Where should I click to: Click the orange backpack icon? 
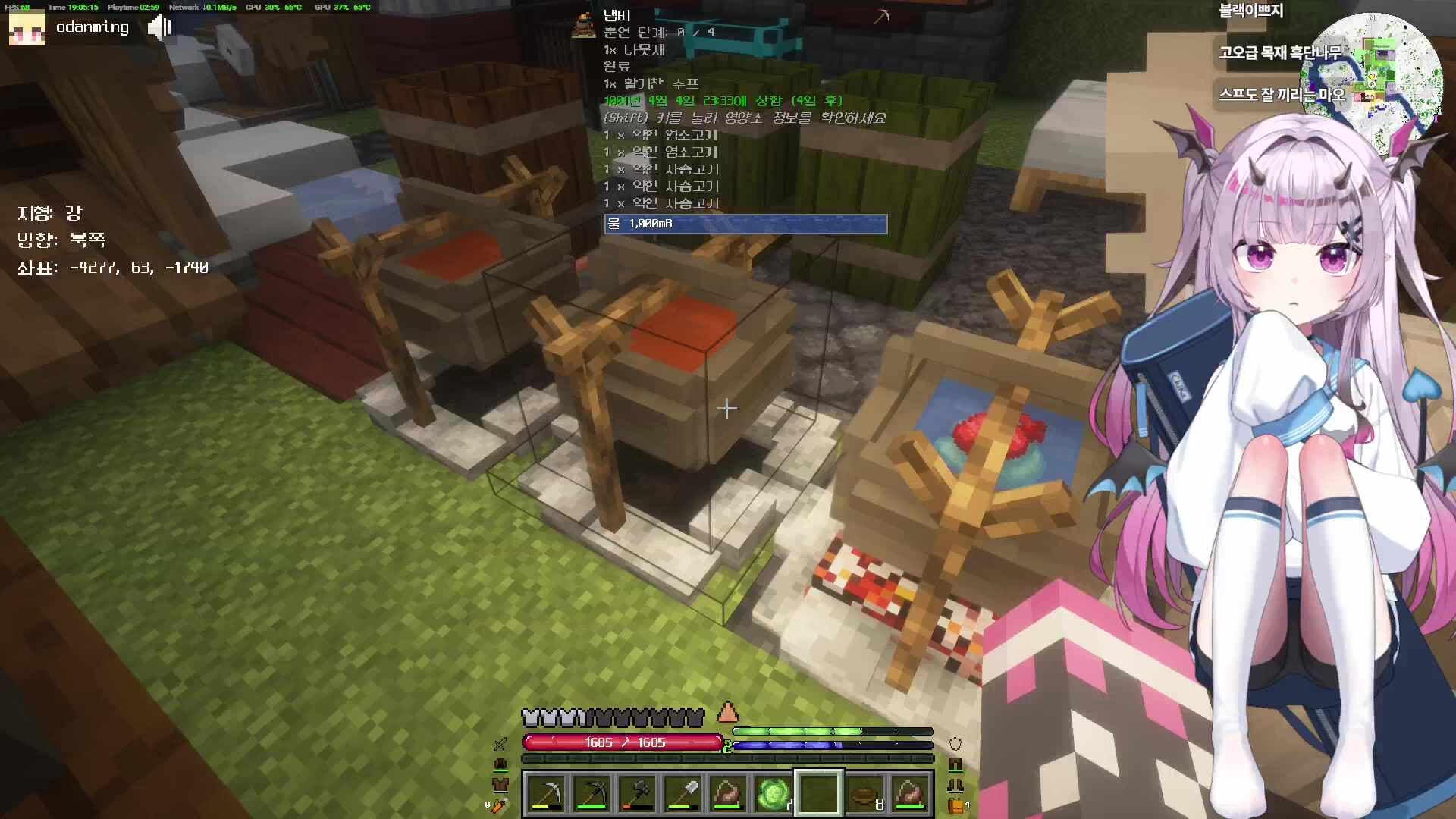[956, 805]
